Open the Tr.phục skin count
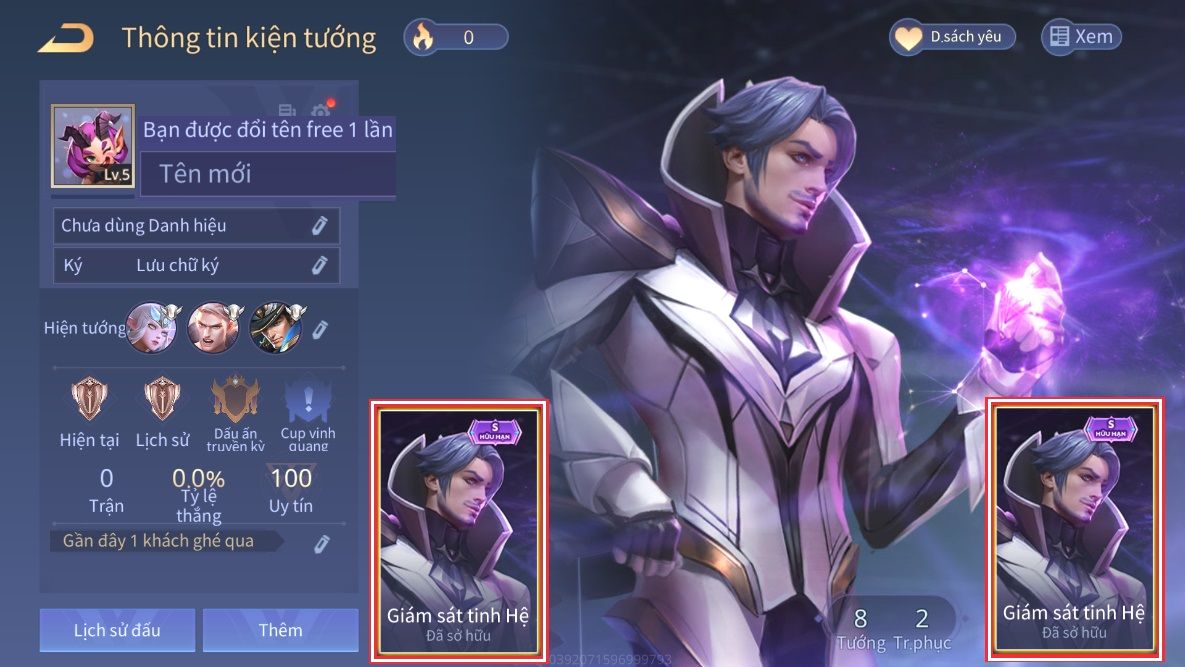The width and height of the screenshot is (1185, 667). click(x=922, y=628)
